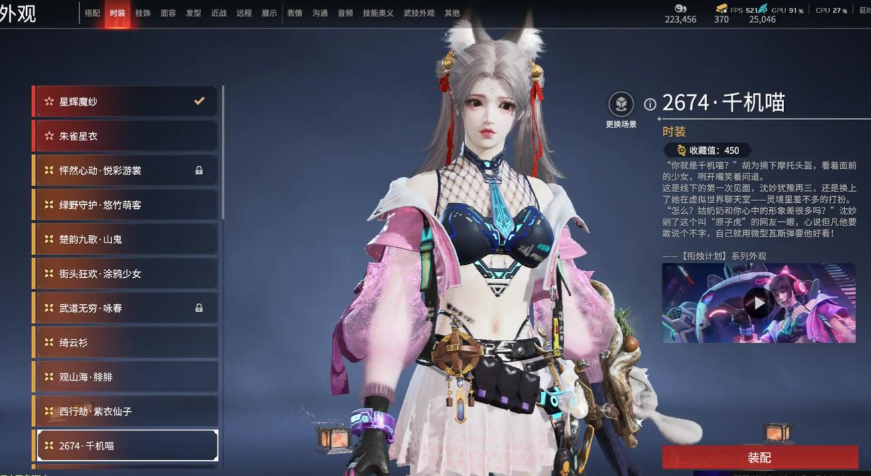Screen dimensions: 871x476
Task: Switch to the 搭配 tab
Action: (x=92, y=13)
